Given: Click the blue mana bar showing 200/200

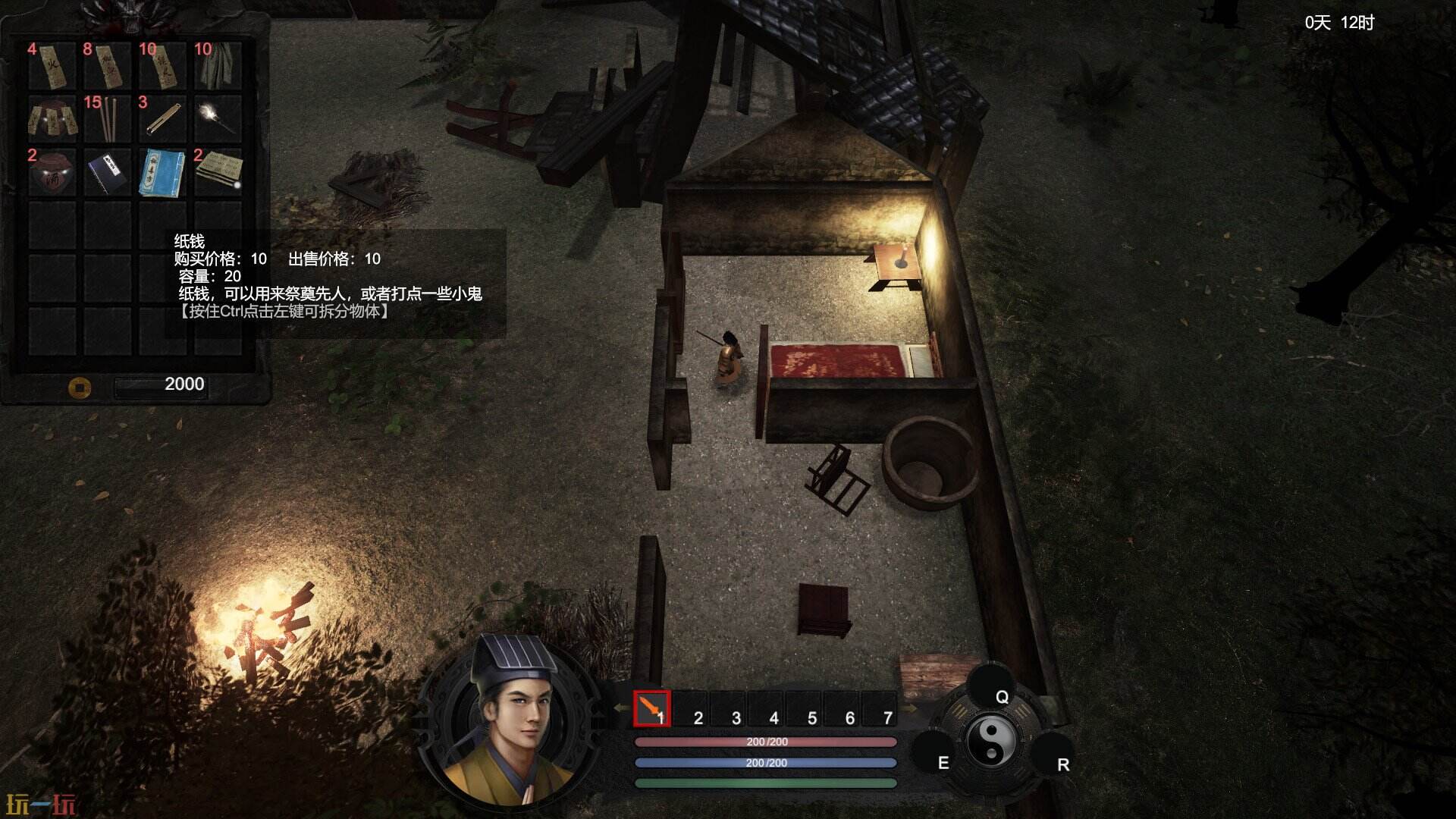Looking at the screenshot, I should tap(766, 764).
